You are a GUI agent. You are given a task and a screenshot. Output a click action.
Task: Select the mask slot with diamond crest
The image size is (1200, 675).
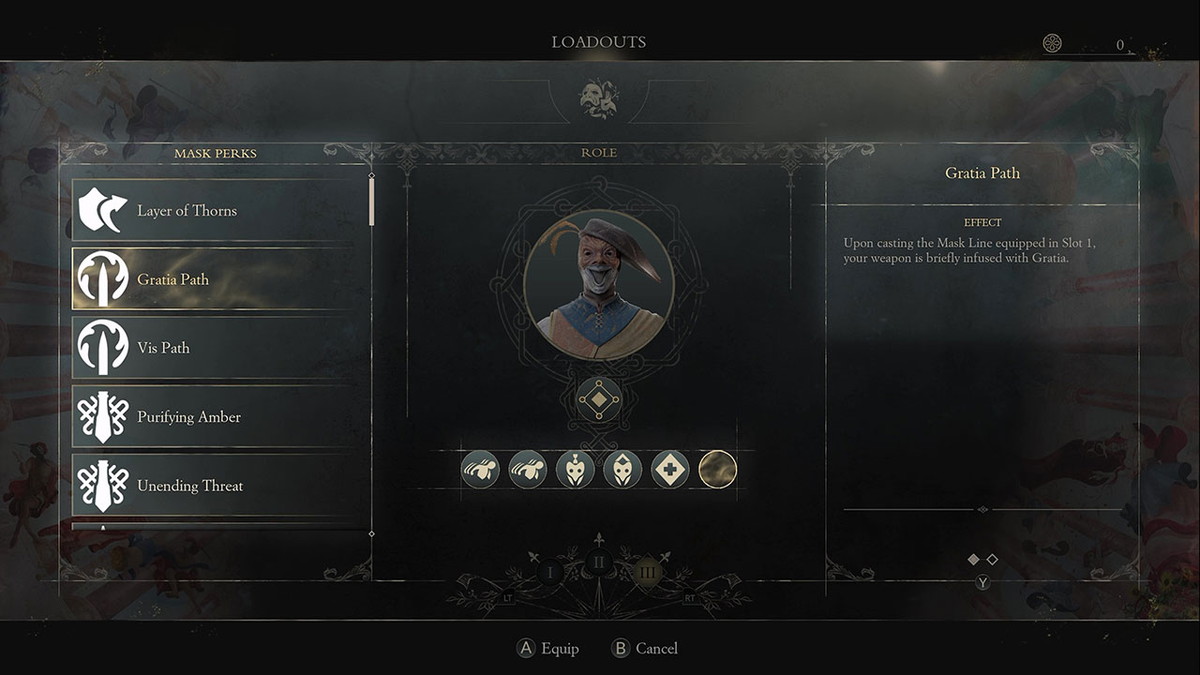(622, 469)
